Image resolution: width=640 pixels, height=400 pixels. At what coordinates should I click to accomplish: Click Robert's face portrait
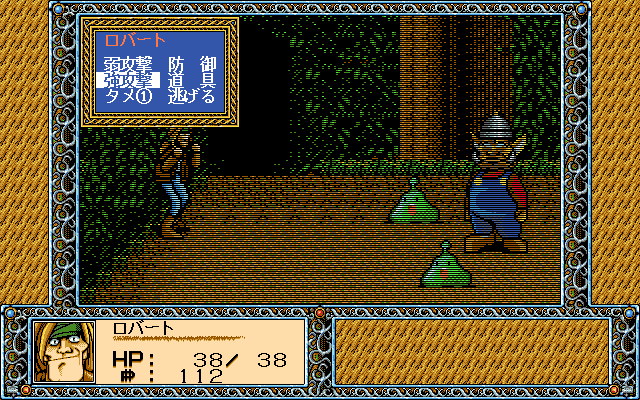coord(63,351)
